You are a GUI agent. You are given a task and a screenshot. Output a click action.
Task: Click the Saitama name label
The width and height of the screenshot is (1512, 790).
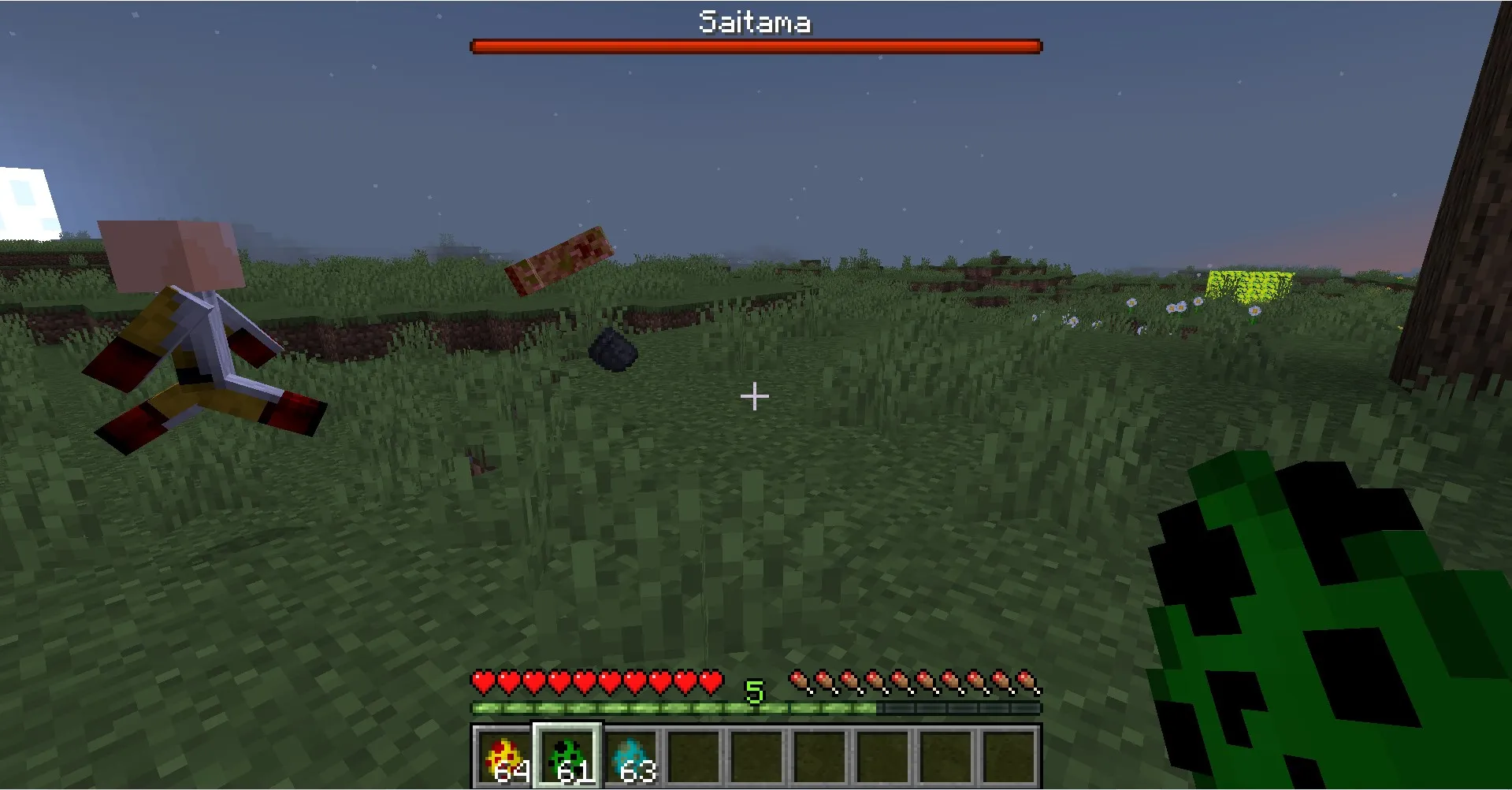click(753, 21)
